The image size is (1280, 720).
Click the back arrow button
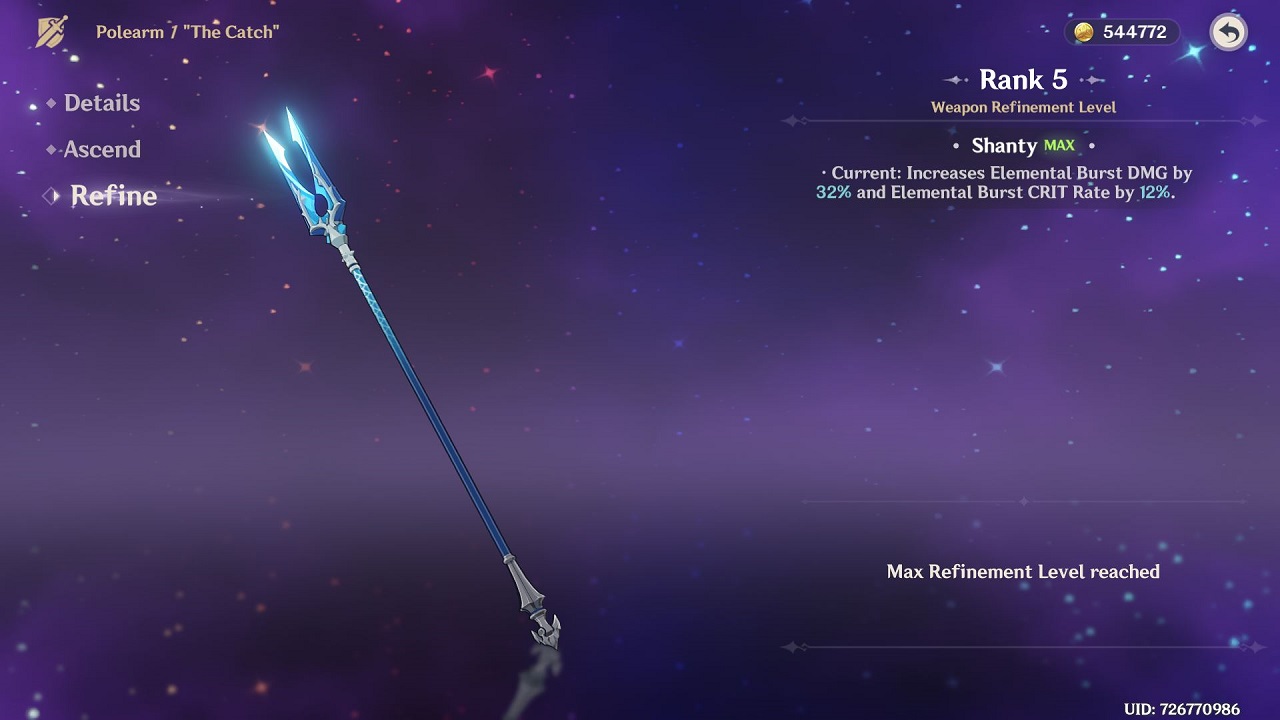(x=1228, y=32)
